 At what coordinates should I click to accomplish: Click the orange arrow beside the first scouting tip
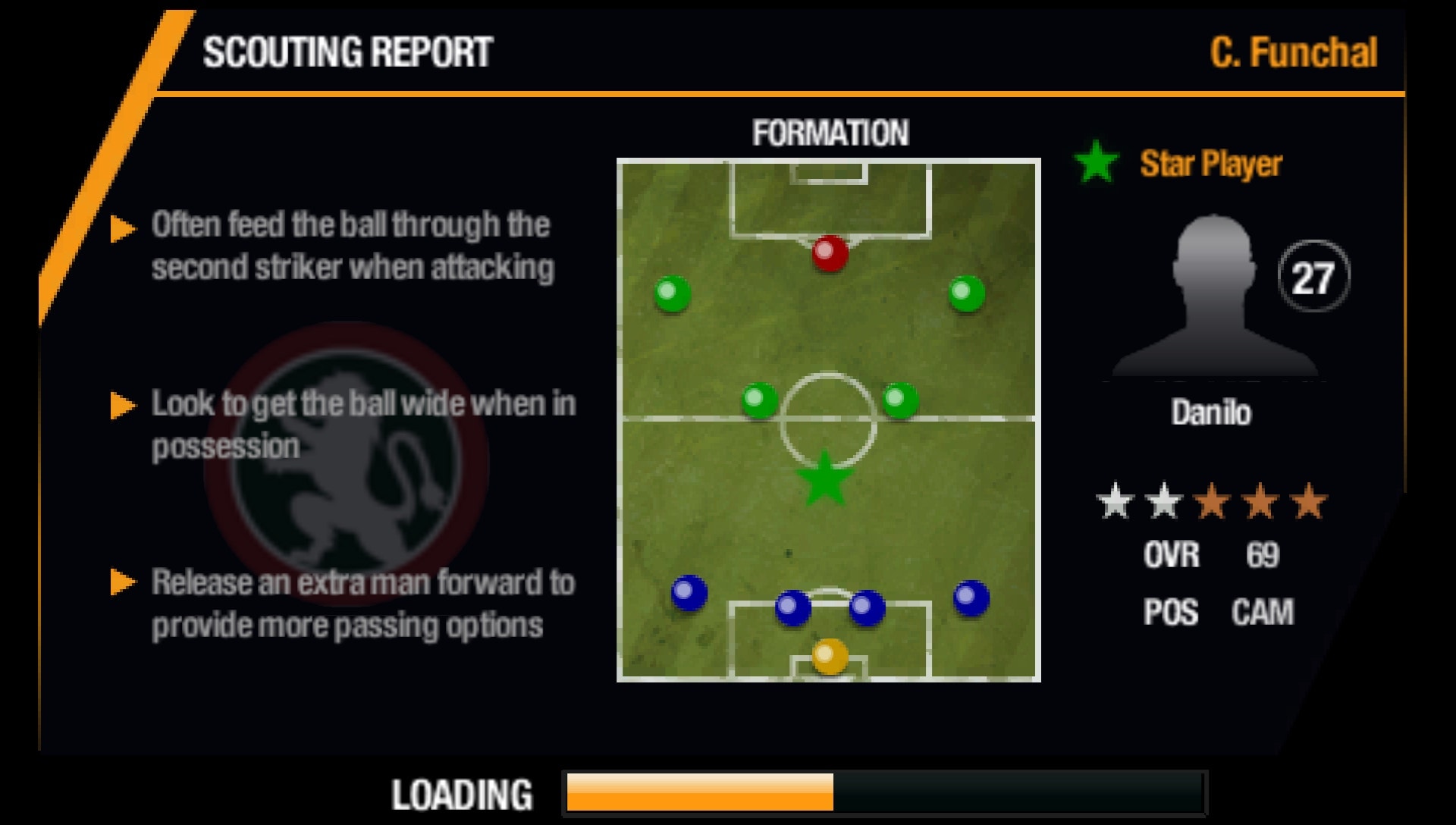point(121,228)
